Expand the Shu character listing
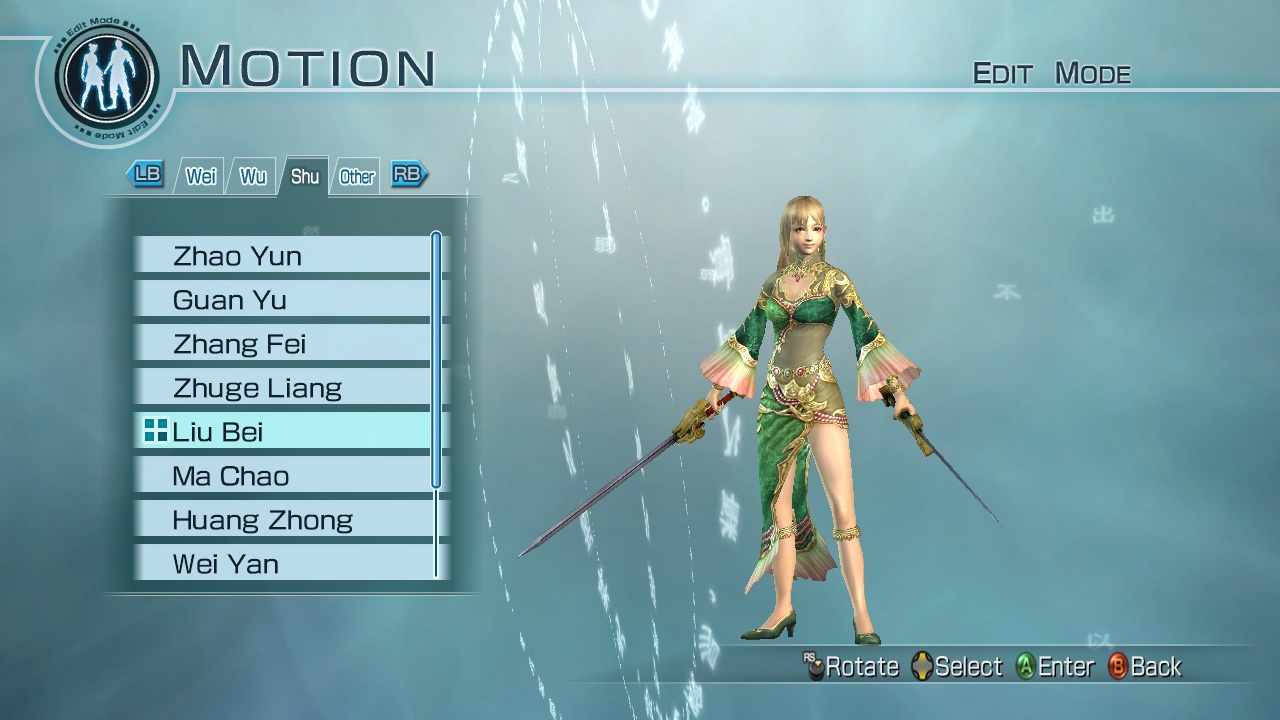 coord(304,176)
